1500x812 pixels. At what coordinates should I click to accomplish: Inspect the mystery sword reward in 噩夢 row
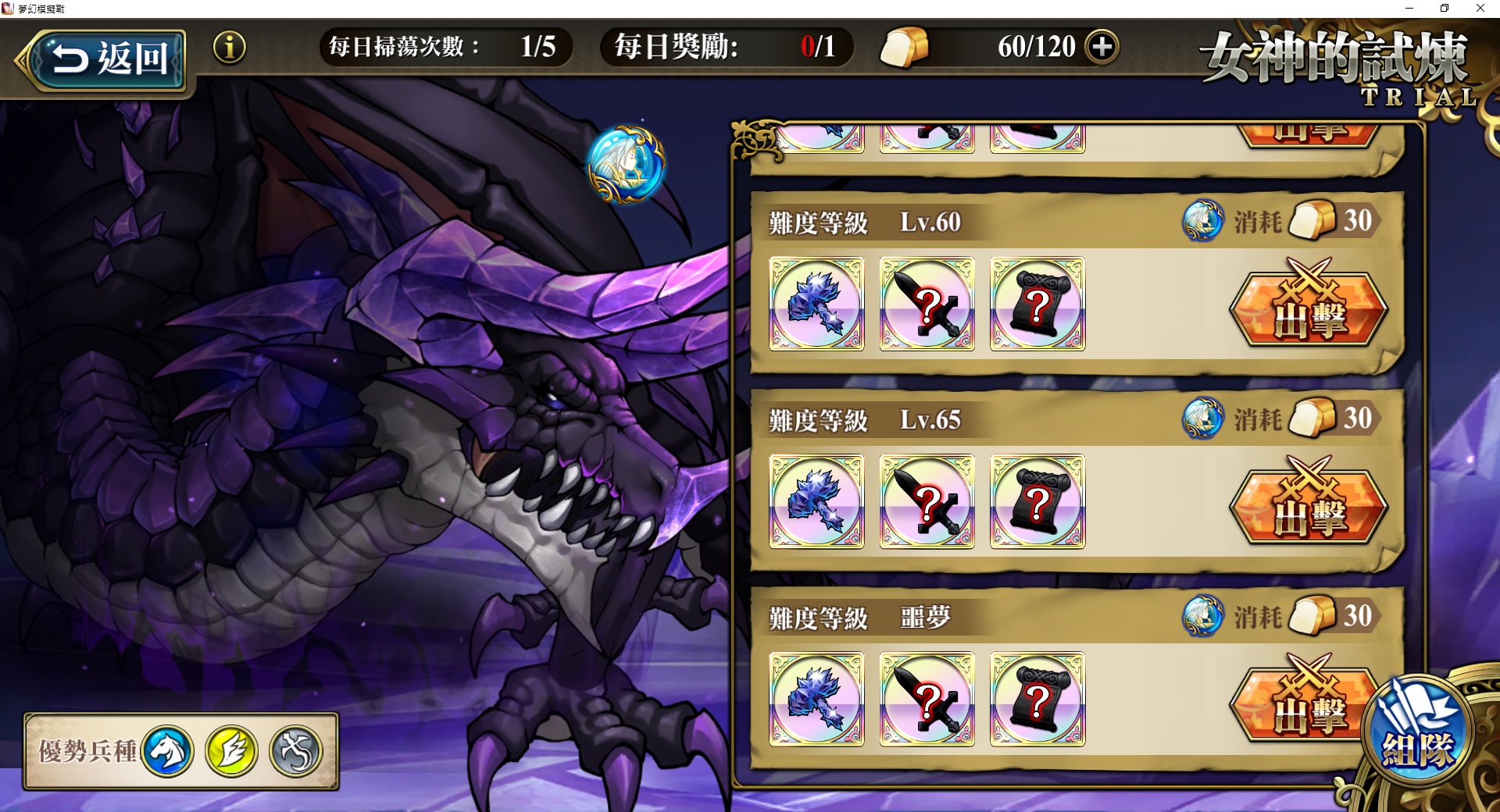coord(926,700)
